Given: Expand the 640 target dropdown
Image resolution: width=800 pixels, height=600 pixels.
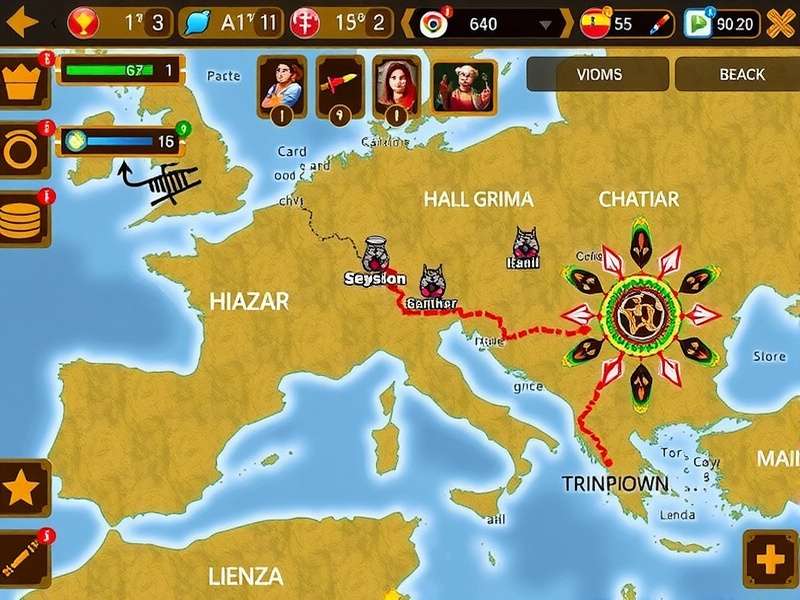Looking at the screenshot, I should click(x=544, y=24).
